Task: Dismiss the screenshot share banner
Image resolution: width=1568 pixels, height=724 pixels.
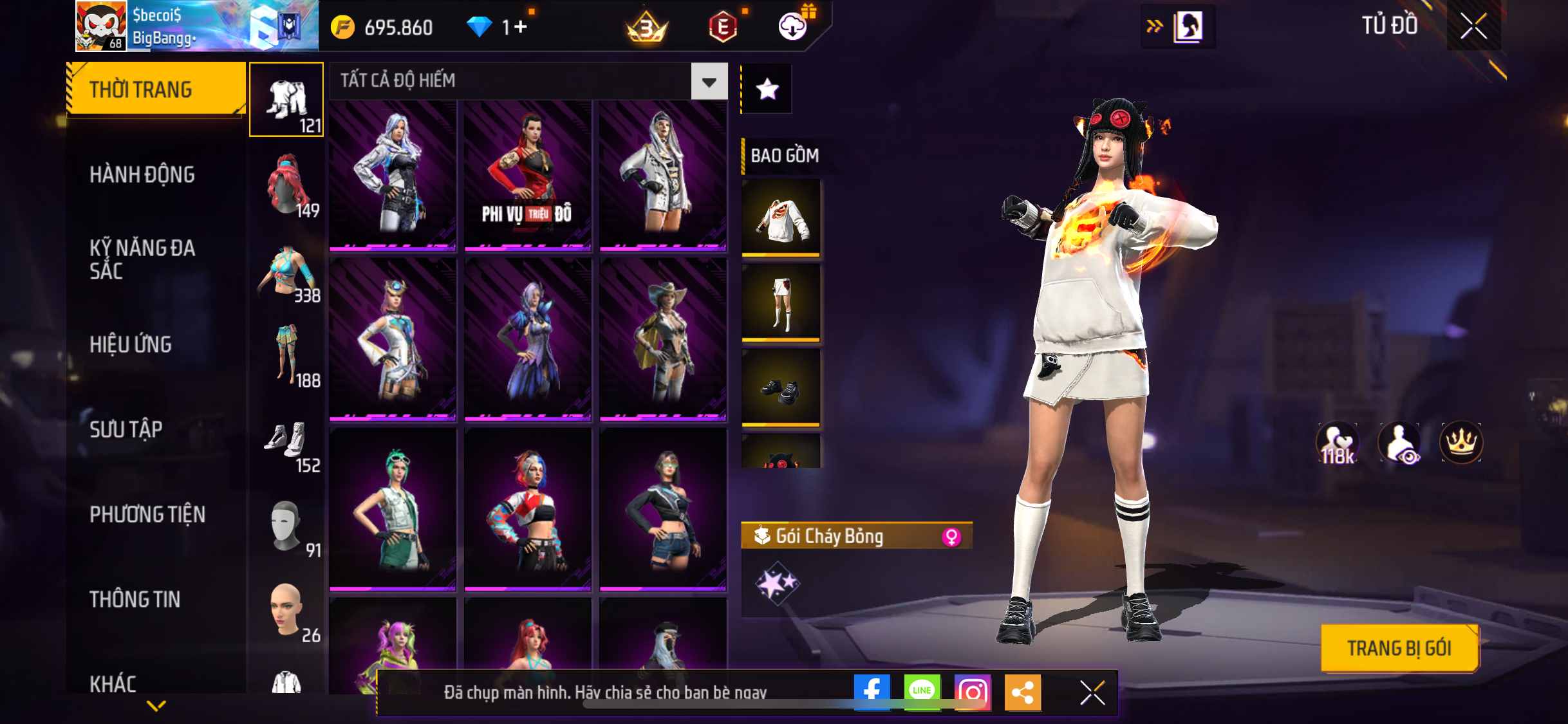Action: (x=1092, y=692)
